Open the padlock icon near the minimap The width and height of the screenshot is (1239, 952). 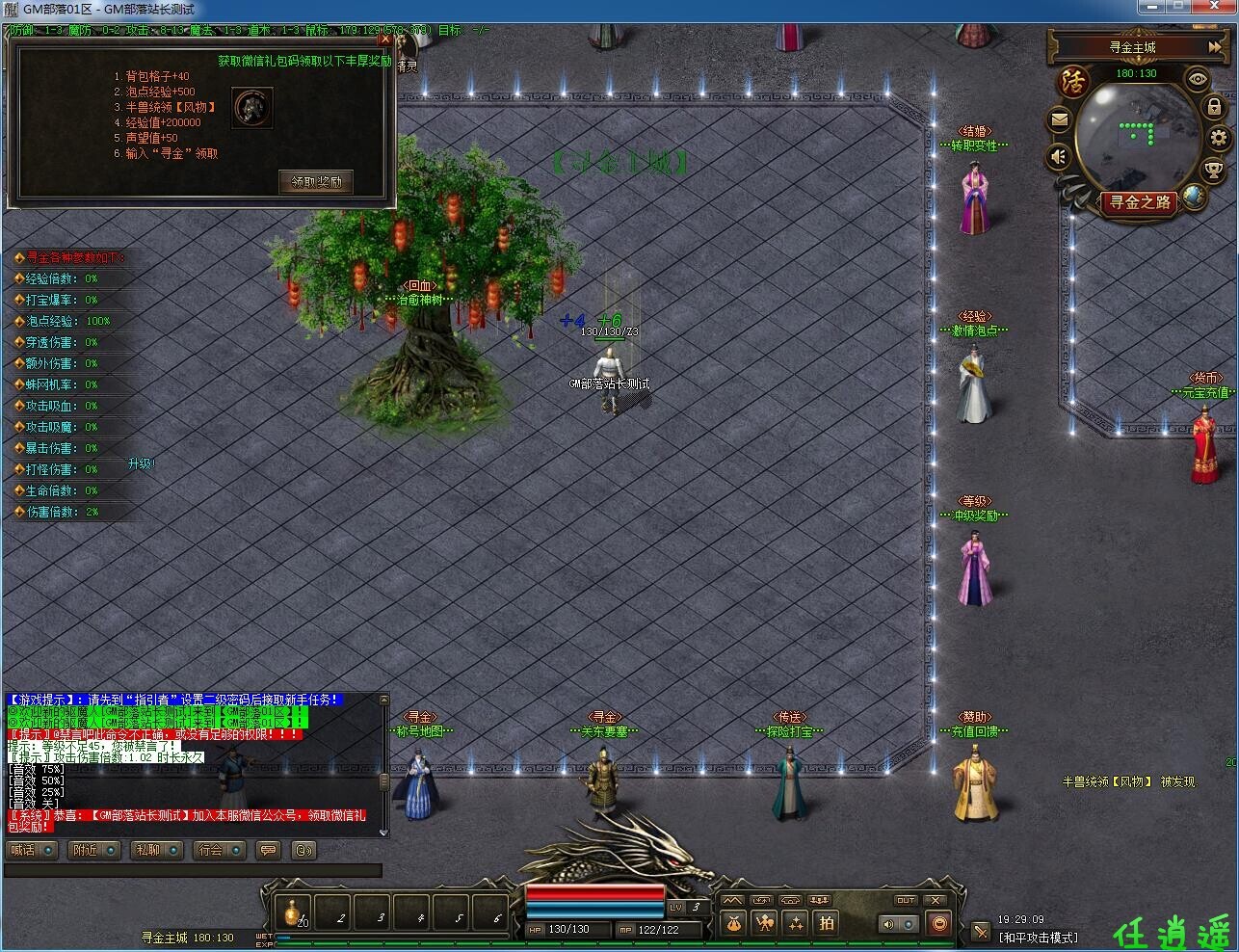pyautogui.click(x=1214, y=106)
